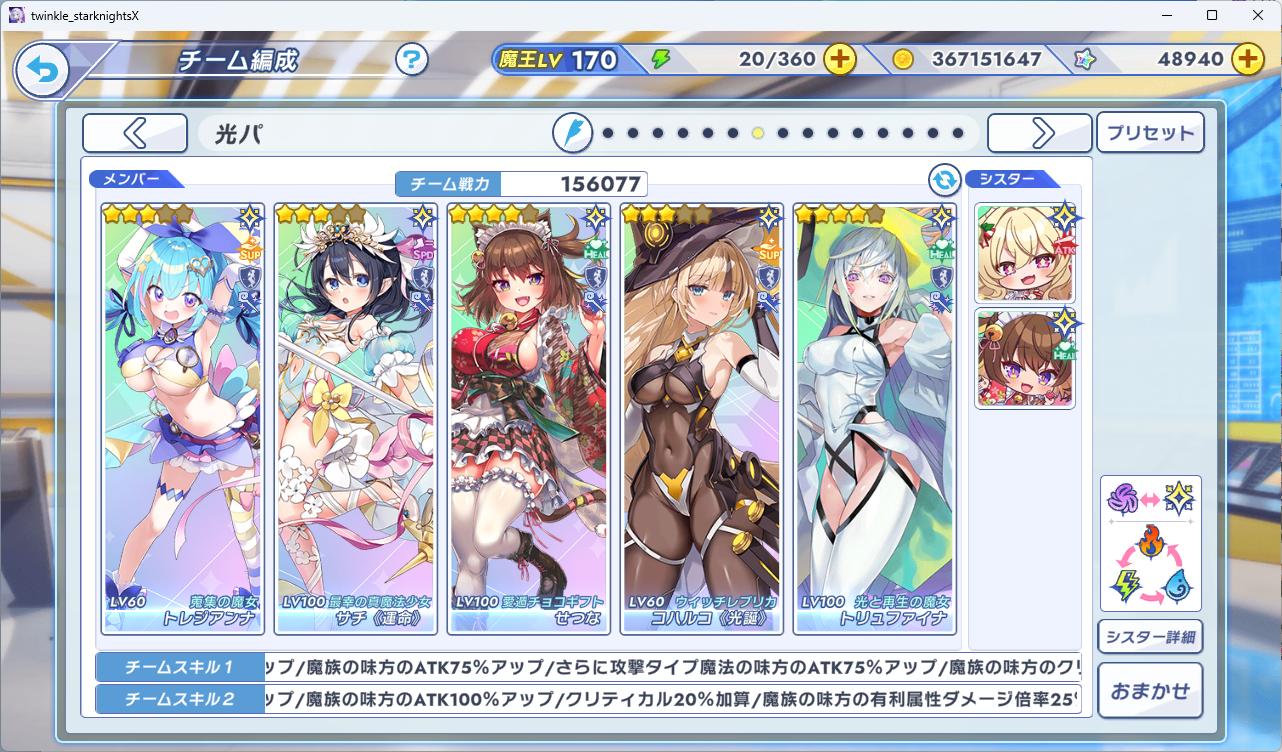Select the brown-haired healer sister slot
The height and width of the screenshot is (752, 1282).
pos(1025,359)
